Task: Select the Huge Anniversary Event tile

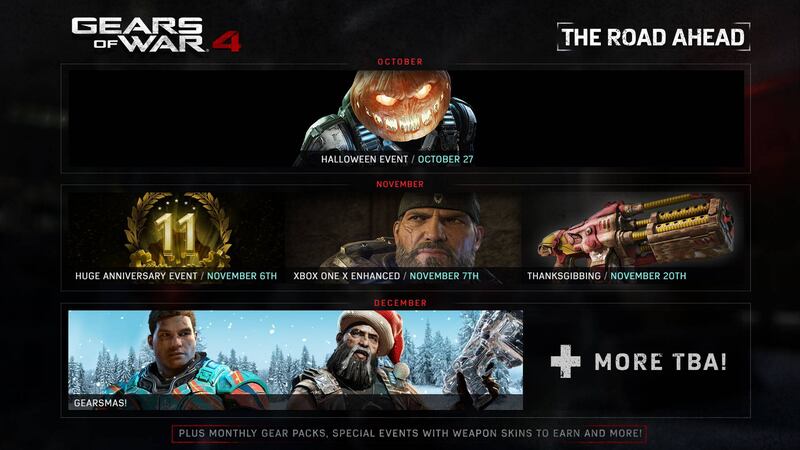Action: (x=176, y=237)
